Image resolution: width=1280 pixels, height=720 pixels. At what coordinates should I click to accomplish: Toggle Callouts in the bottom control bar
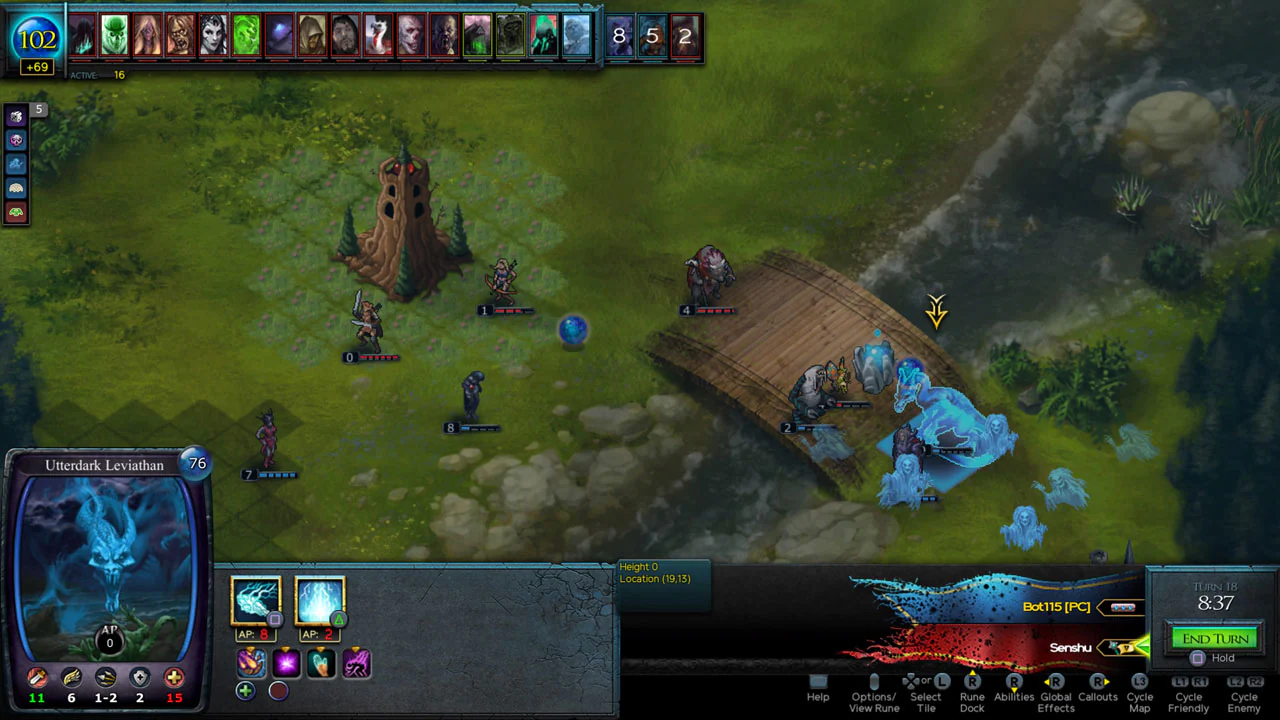tap(1097, 690)
